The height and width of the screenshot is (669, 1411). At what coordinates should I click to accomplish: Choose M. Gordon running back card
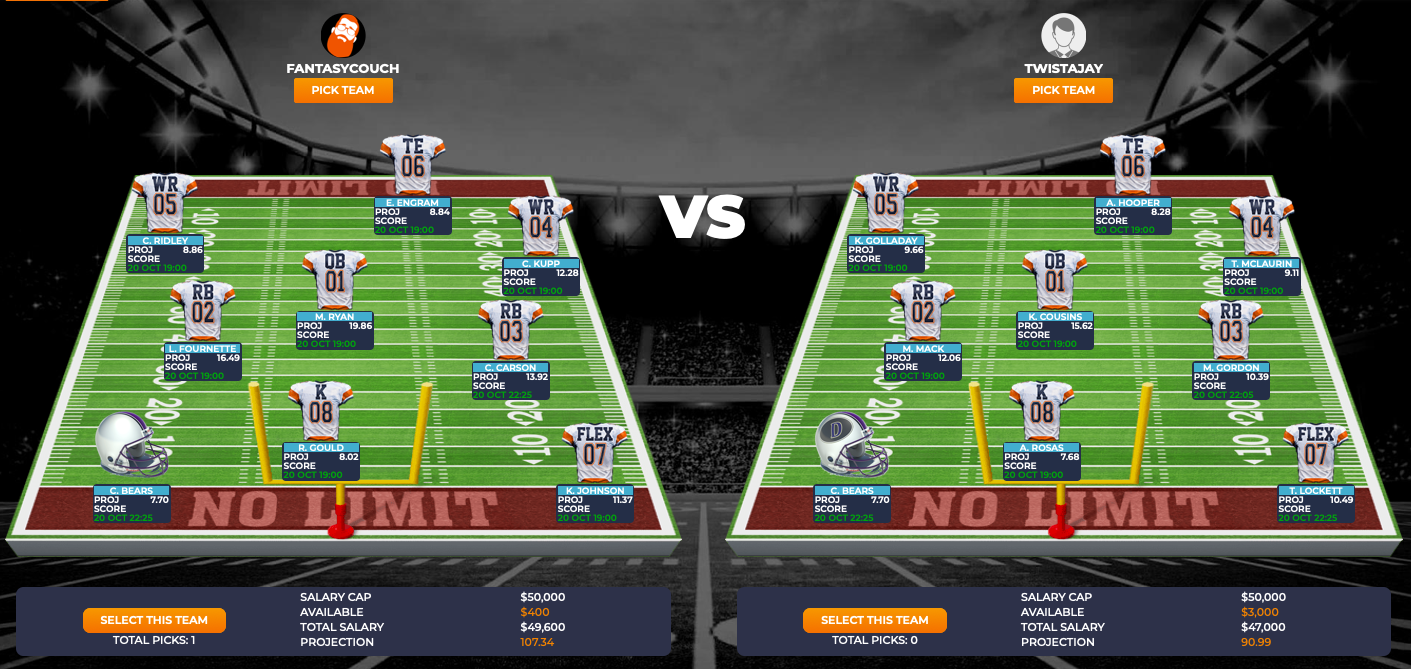[1231, 381]
